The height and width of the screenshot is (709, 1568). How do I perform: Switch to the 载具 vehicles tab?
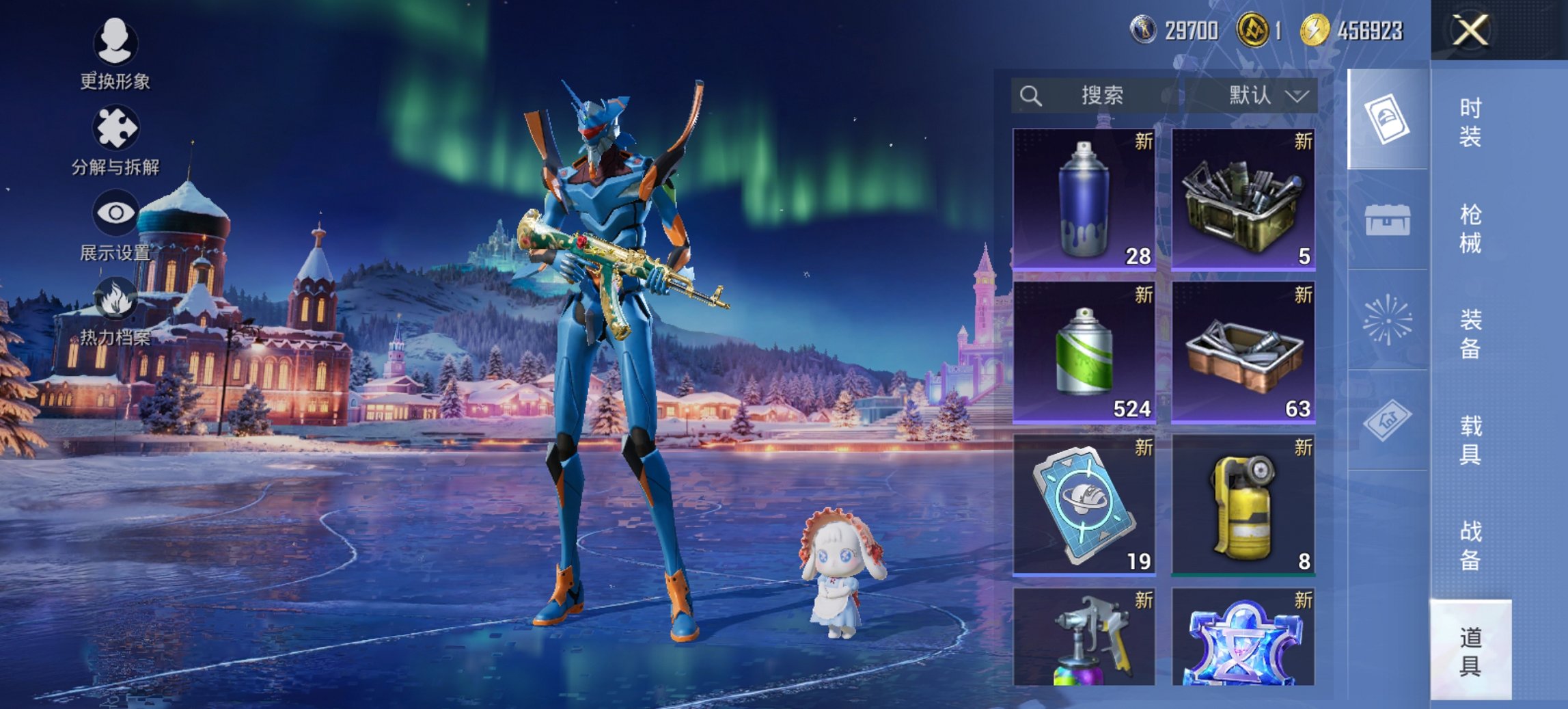[1470, 440]
